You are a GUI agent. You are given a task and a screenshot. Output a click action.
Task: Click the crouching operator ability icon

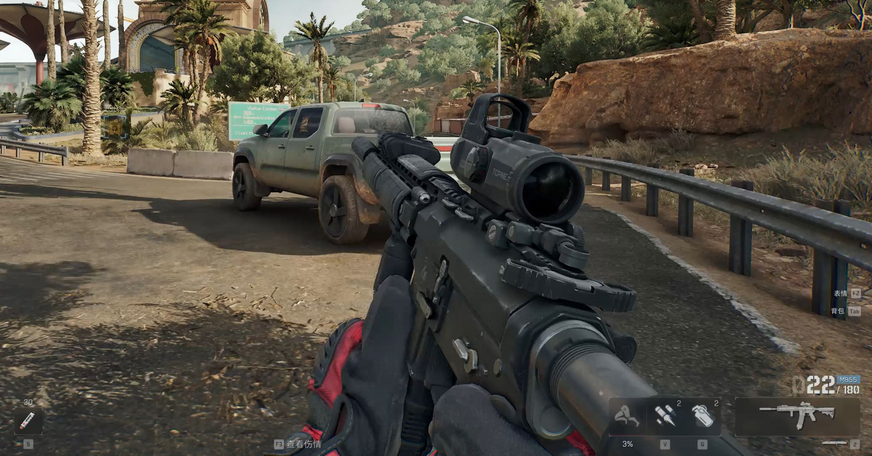pyautogui.click(x=627, y=415)
